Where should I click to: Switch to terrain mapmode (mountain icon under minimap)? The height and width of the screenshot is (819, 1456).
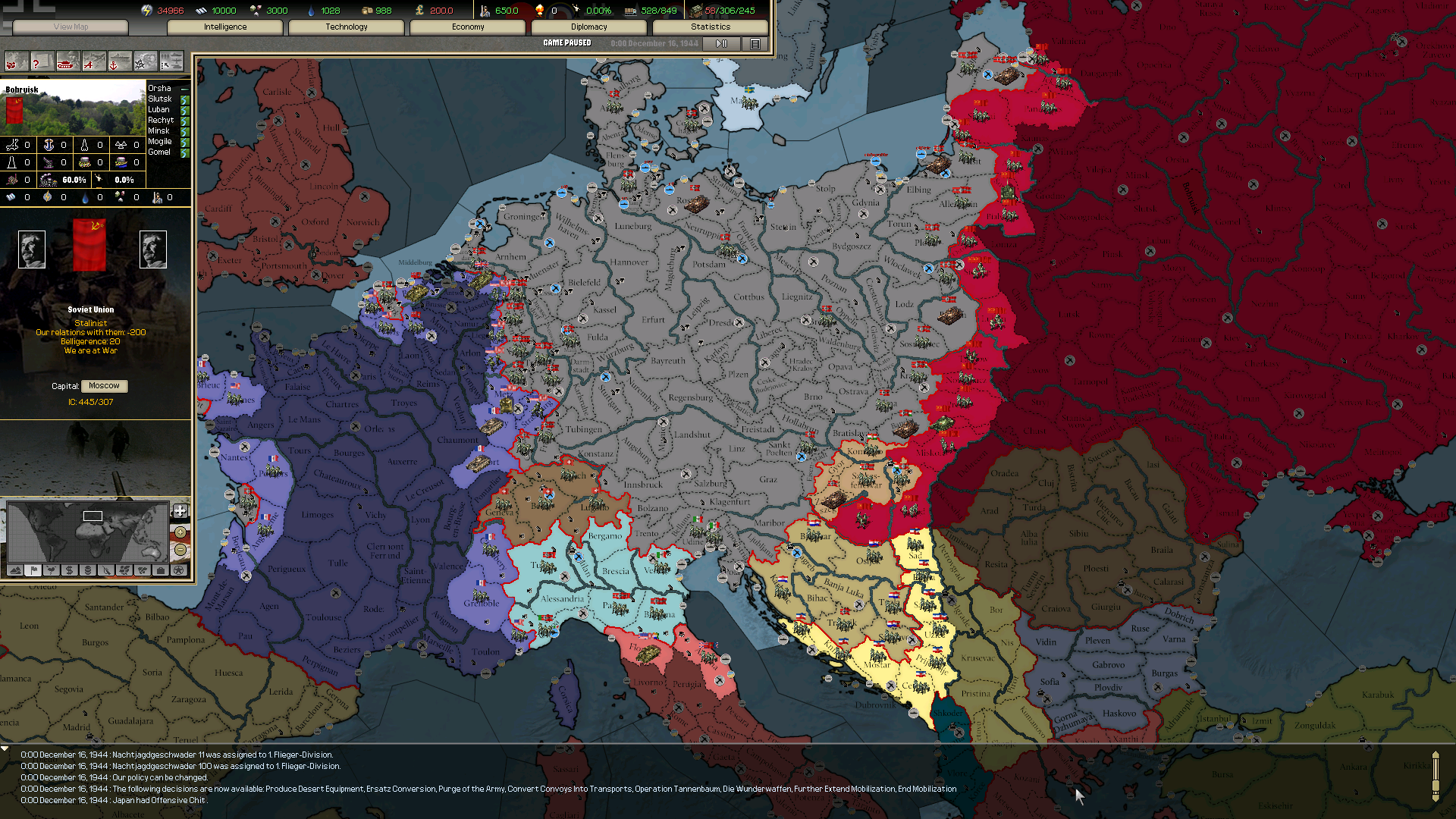14,571
